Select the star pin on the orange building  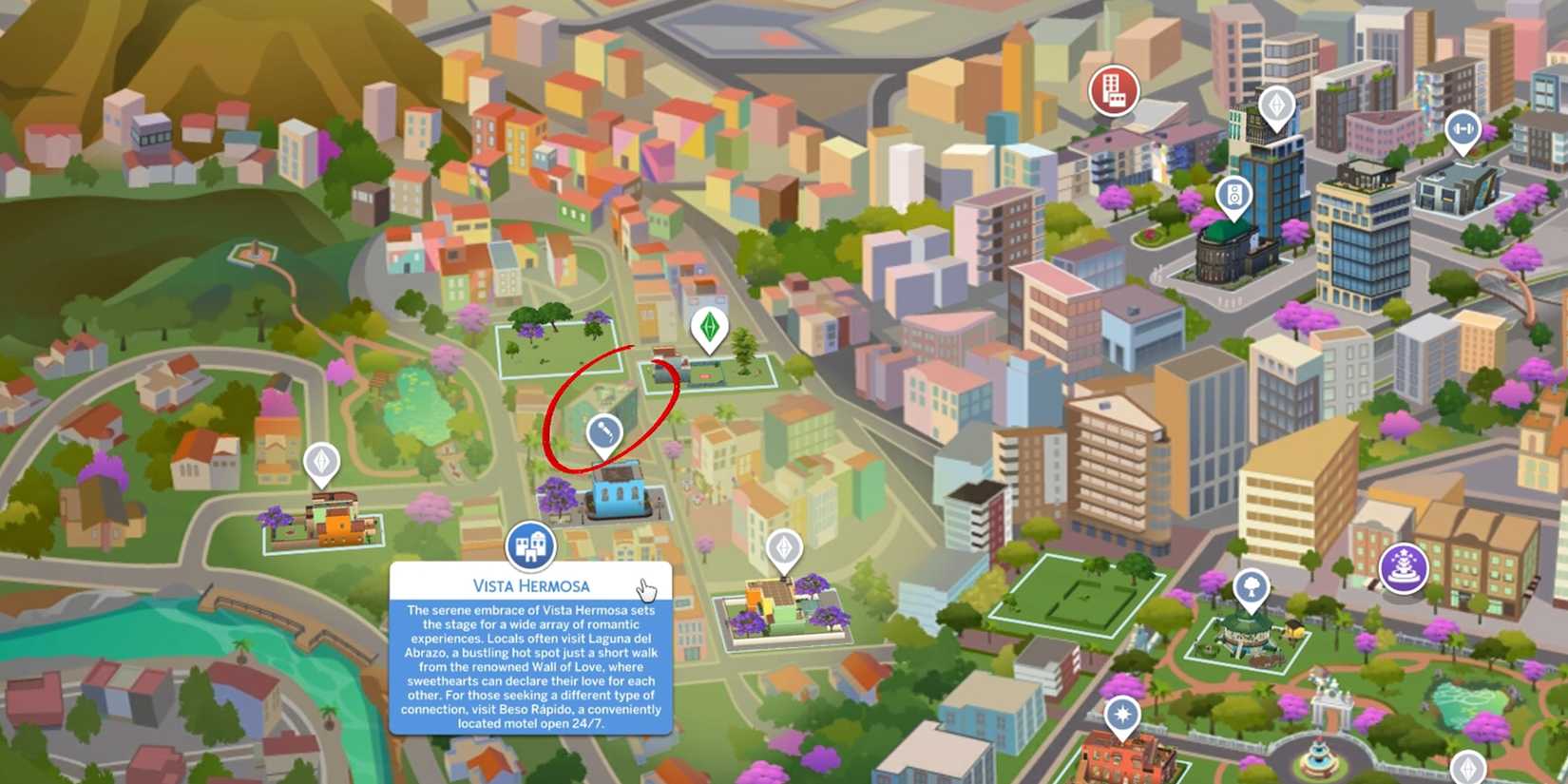1121,713
